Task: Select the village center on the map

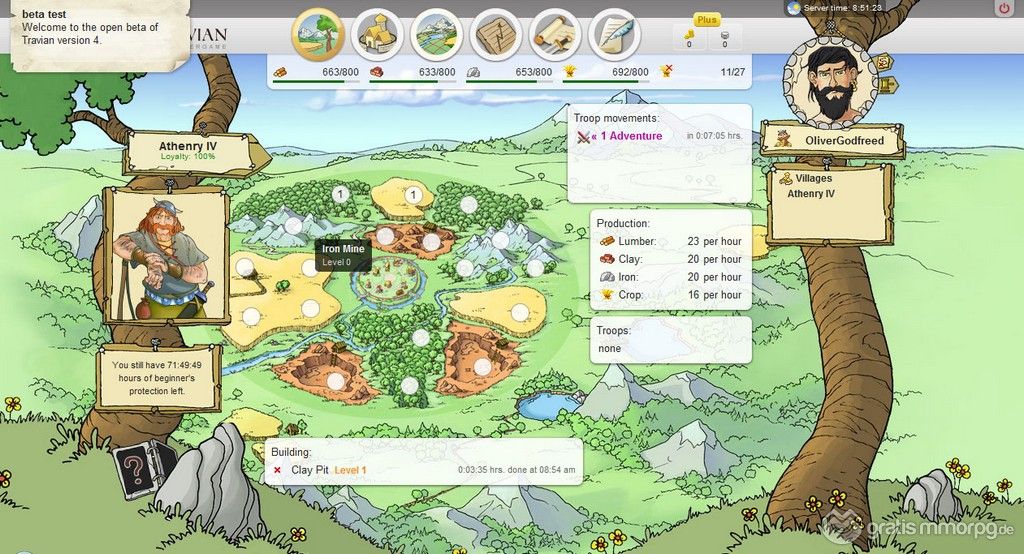Action: coord(388,283)
